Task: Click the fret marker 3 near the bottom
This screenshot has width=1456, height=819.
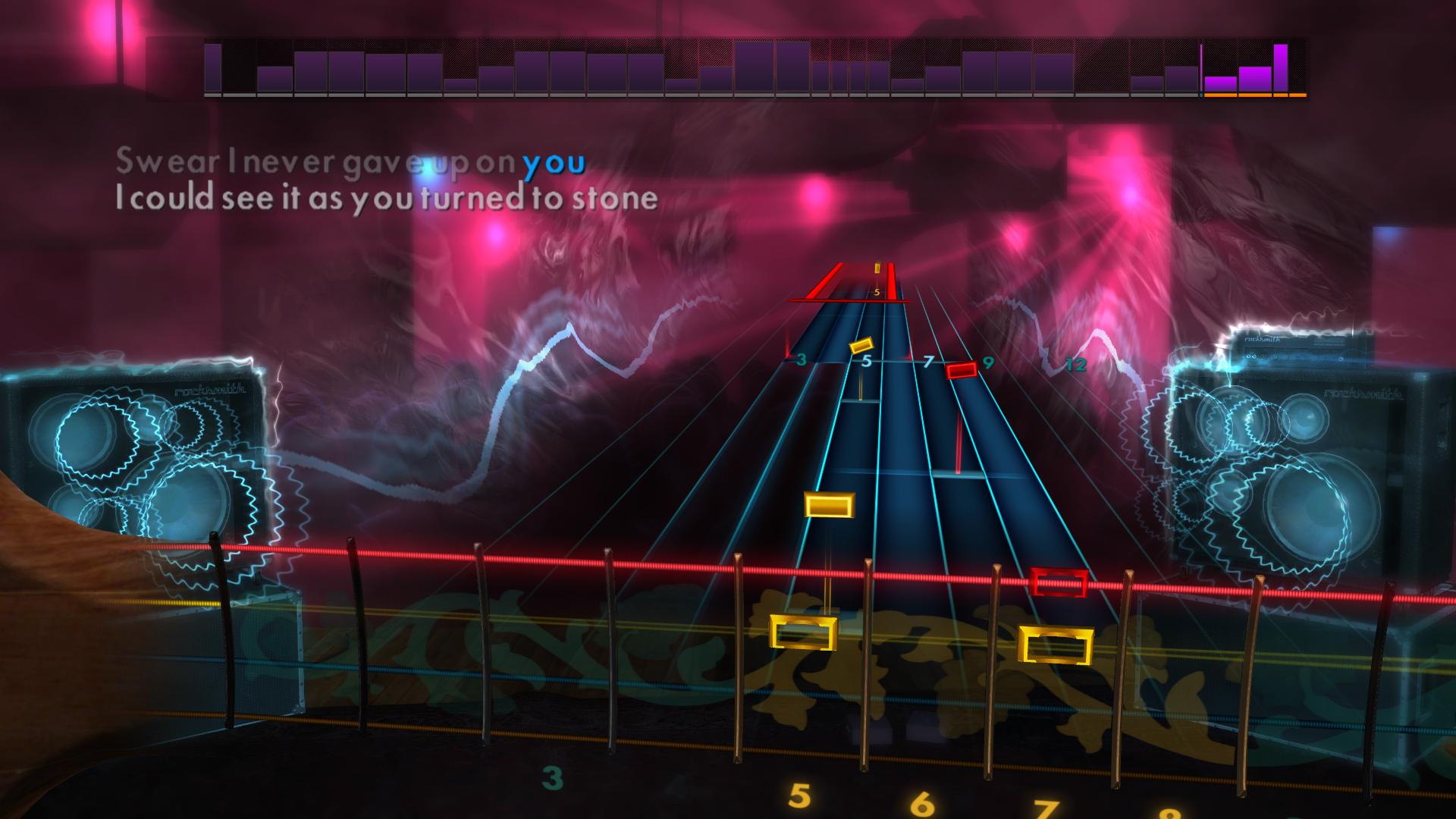Action: point(551,778)
